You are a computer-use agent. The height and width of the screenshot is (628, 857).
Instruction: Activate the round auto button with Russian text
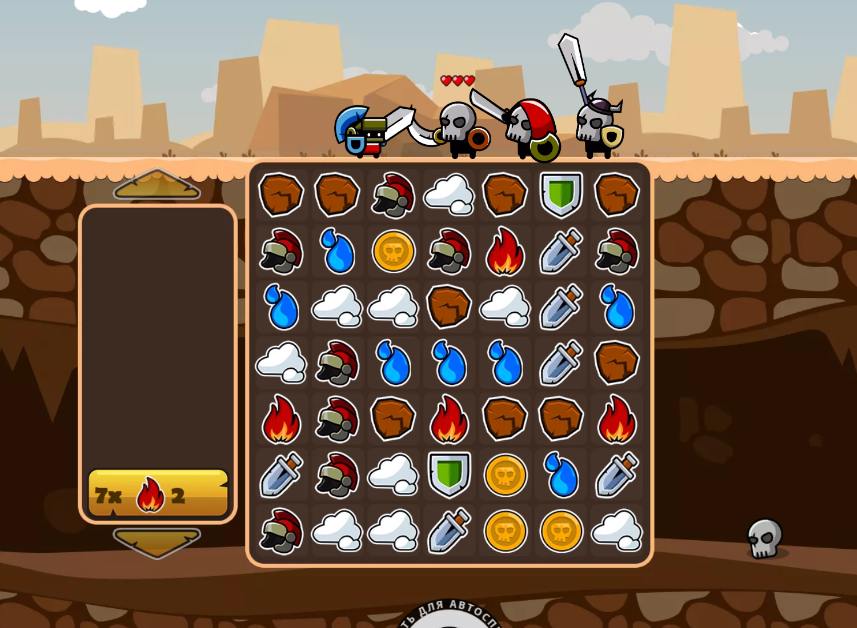point(449,617)
